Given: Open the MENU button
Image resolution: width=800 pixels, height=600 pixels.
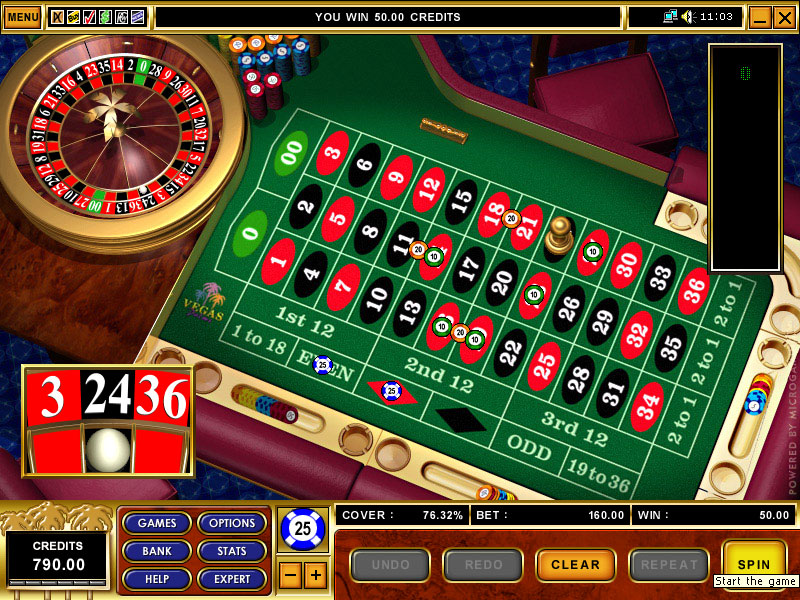Looking at the screenshot, I should [22, 17].
